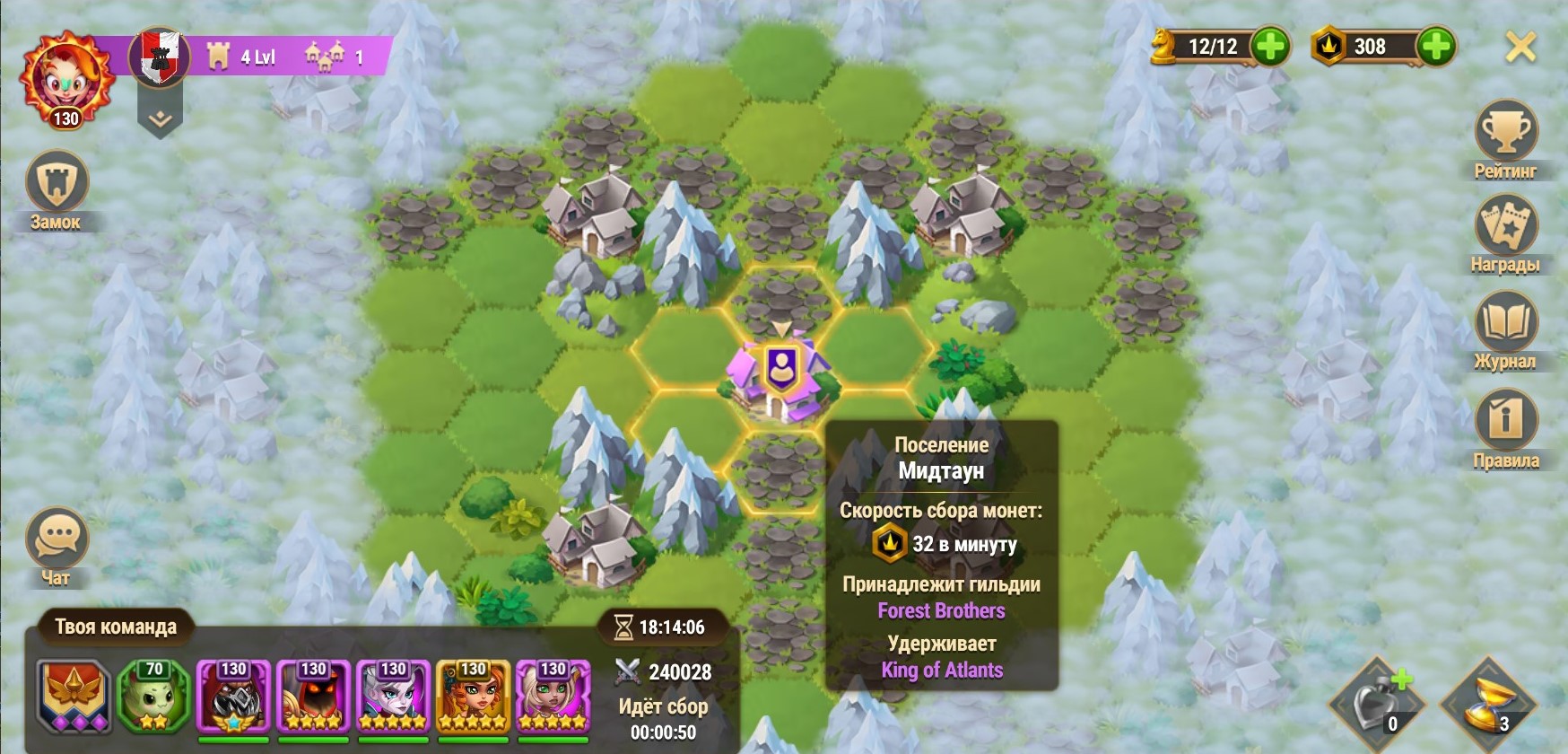This screenshot has width=1568, height=754.
Task: Add more chess knight moves with plus
Action: (1270, 47)
